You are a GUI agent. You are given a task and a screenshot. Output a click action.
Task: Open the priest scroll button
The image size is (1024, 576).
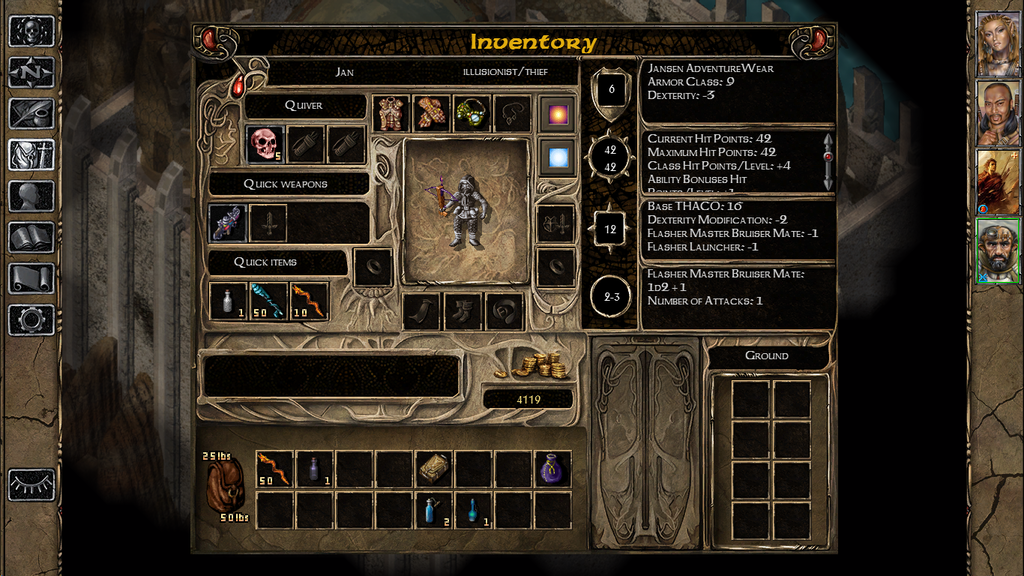point(31,278)
